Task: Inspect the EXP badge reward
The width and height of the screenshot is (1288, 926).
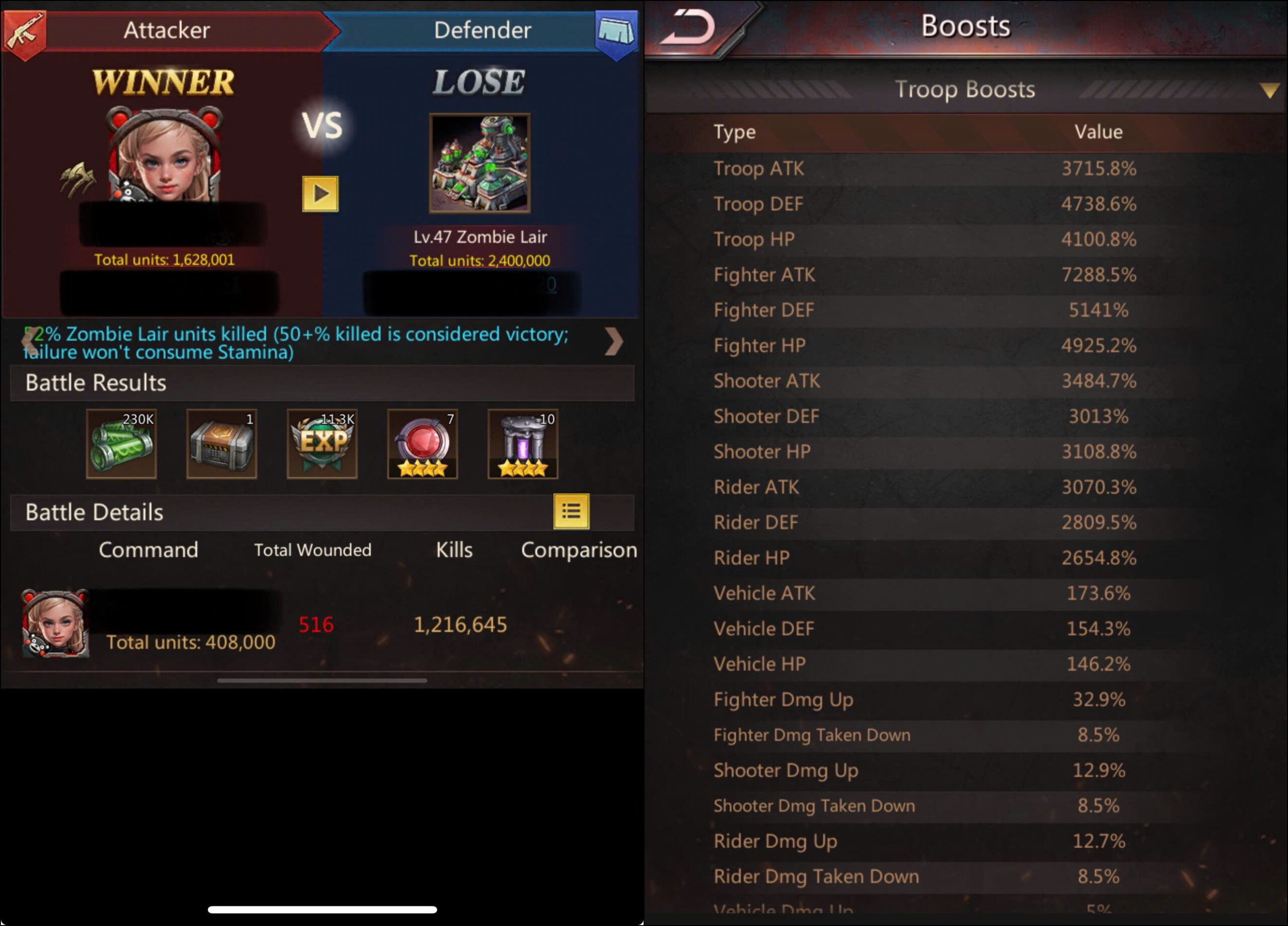Action: pos(322,444)
